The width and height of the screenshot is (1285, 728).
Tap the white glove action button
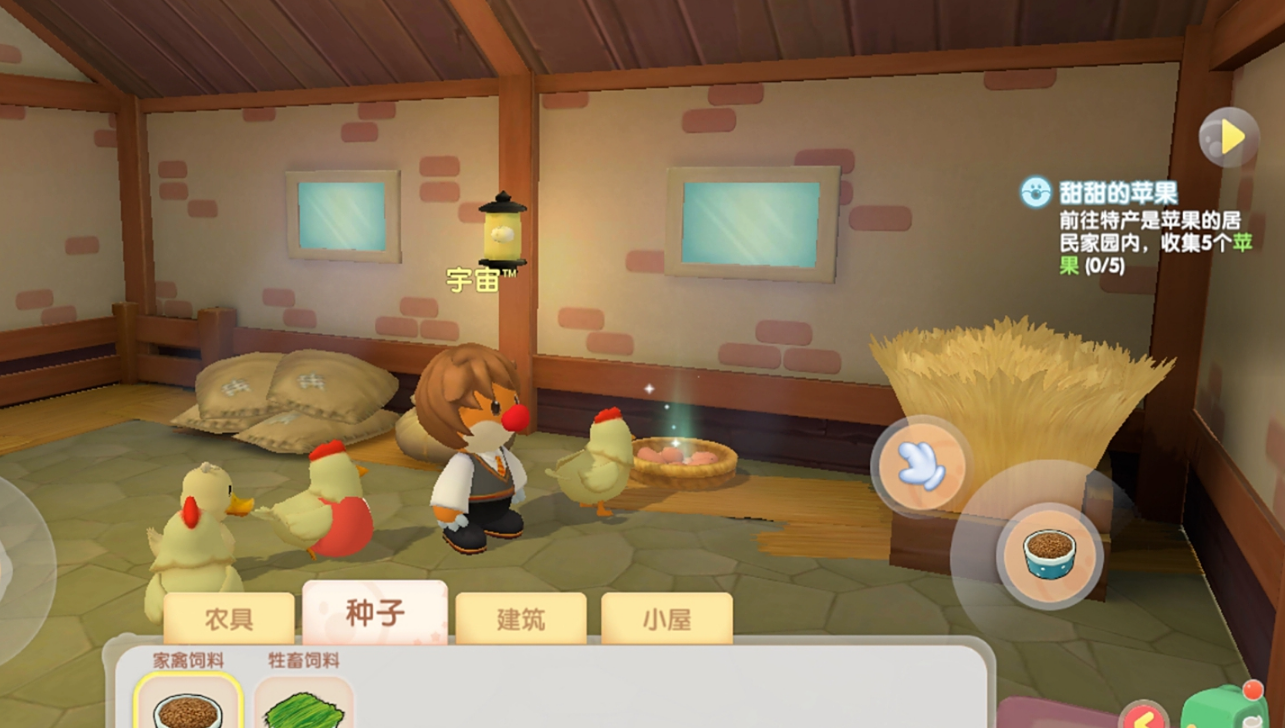[x=919, y=466]
